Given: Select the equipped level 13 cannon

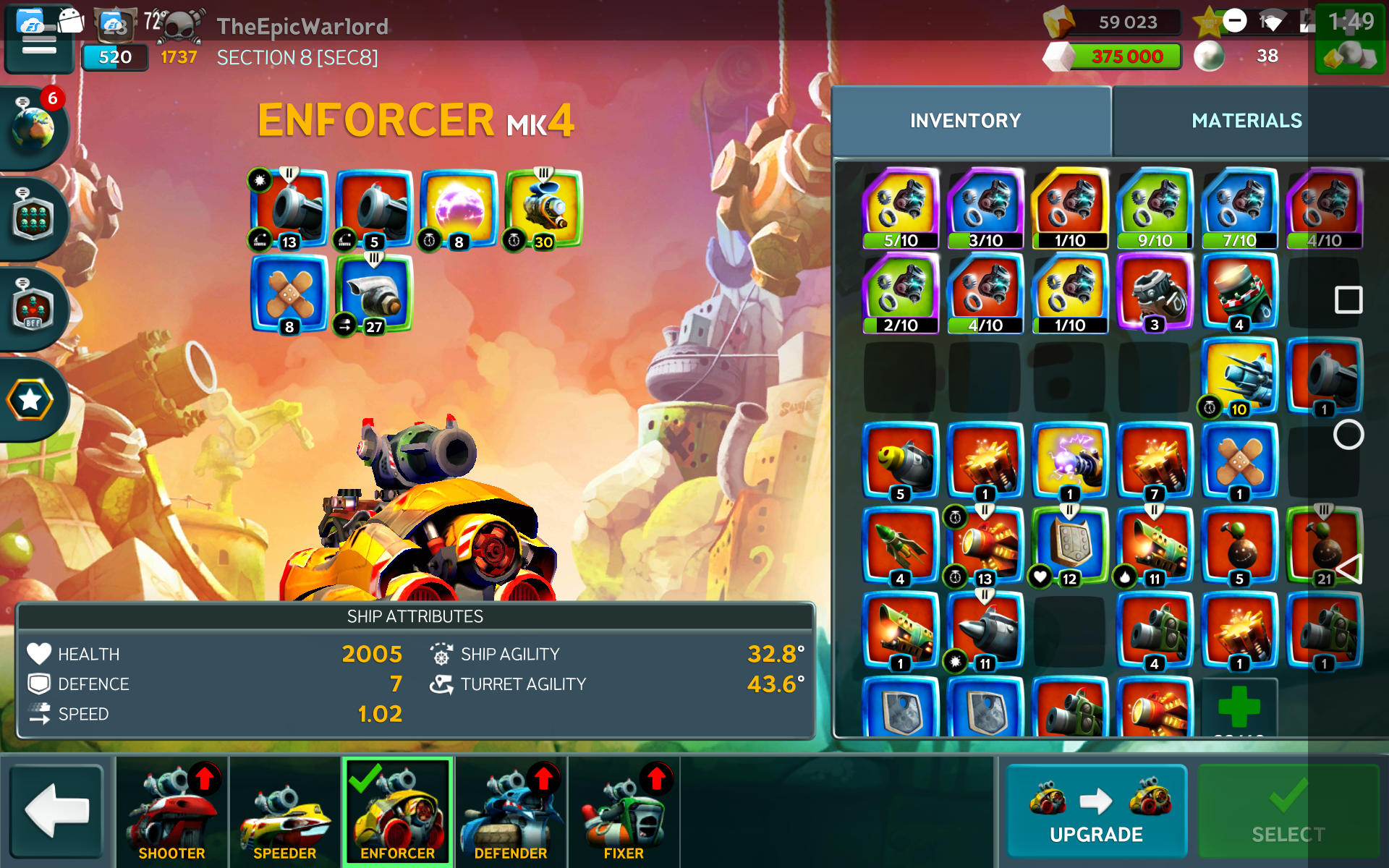Looking at the screenshot, I should point(289,210).
